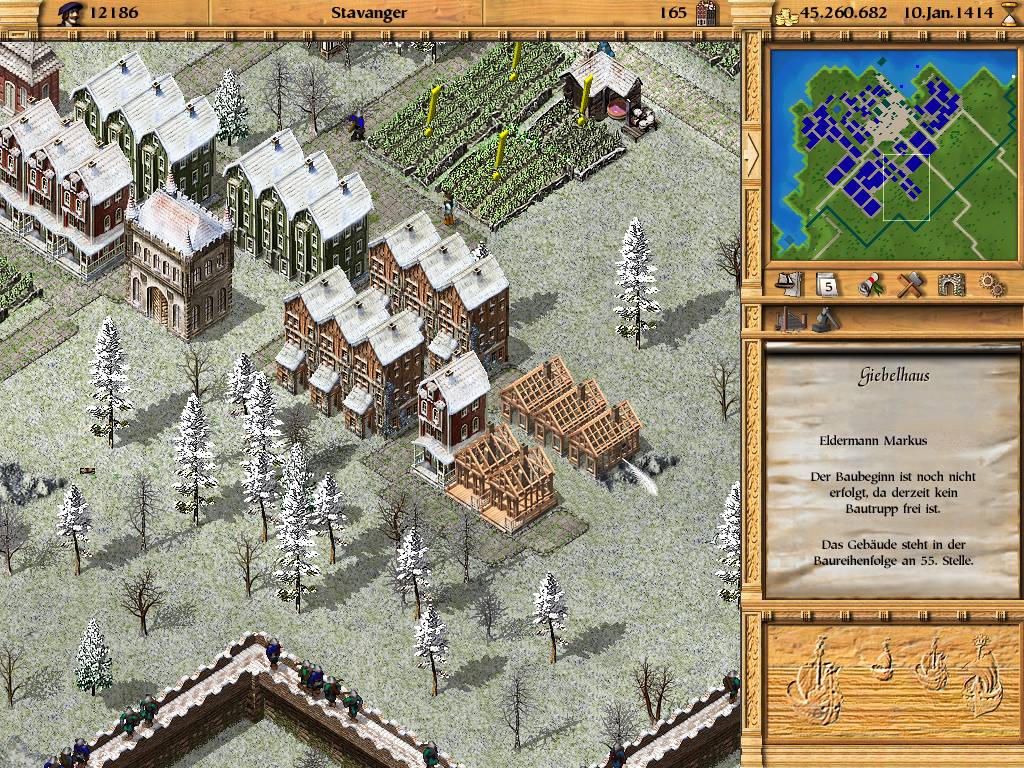Click the hourglass icon beside the date
Viewport: 1024px width, 768px height.
[1008, 13]
